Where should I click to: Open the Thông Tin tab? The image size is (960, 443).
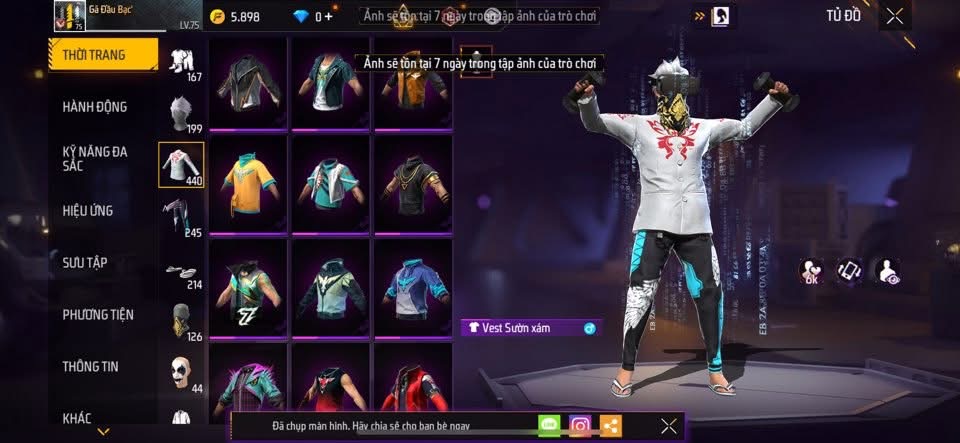coord(90,367)
